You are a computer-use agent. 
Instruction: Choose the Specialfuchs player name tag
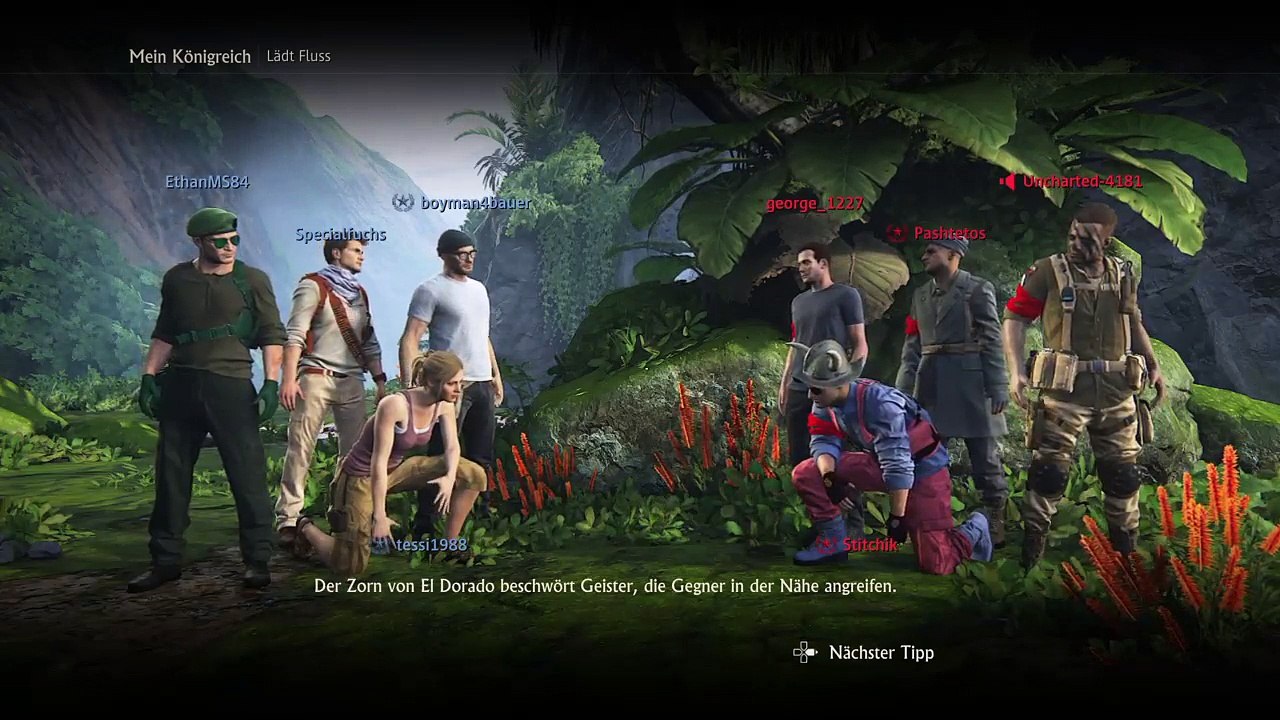point(340,235)
